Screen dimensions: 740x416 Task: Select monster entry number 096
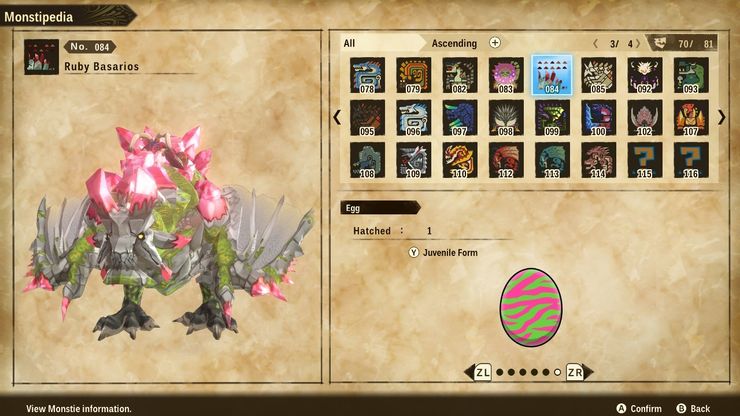412,117
